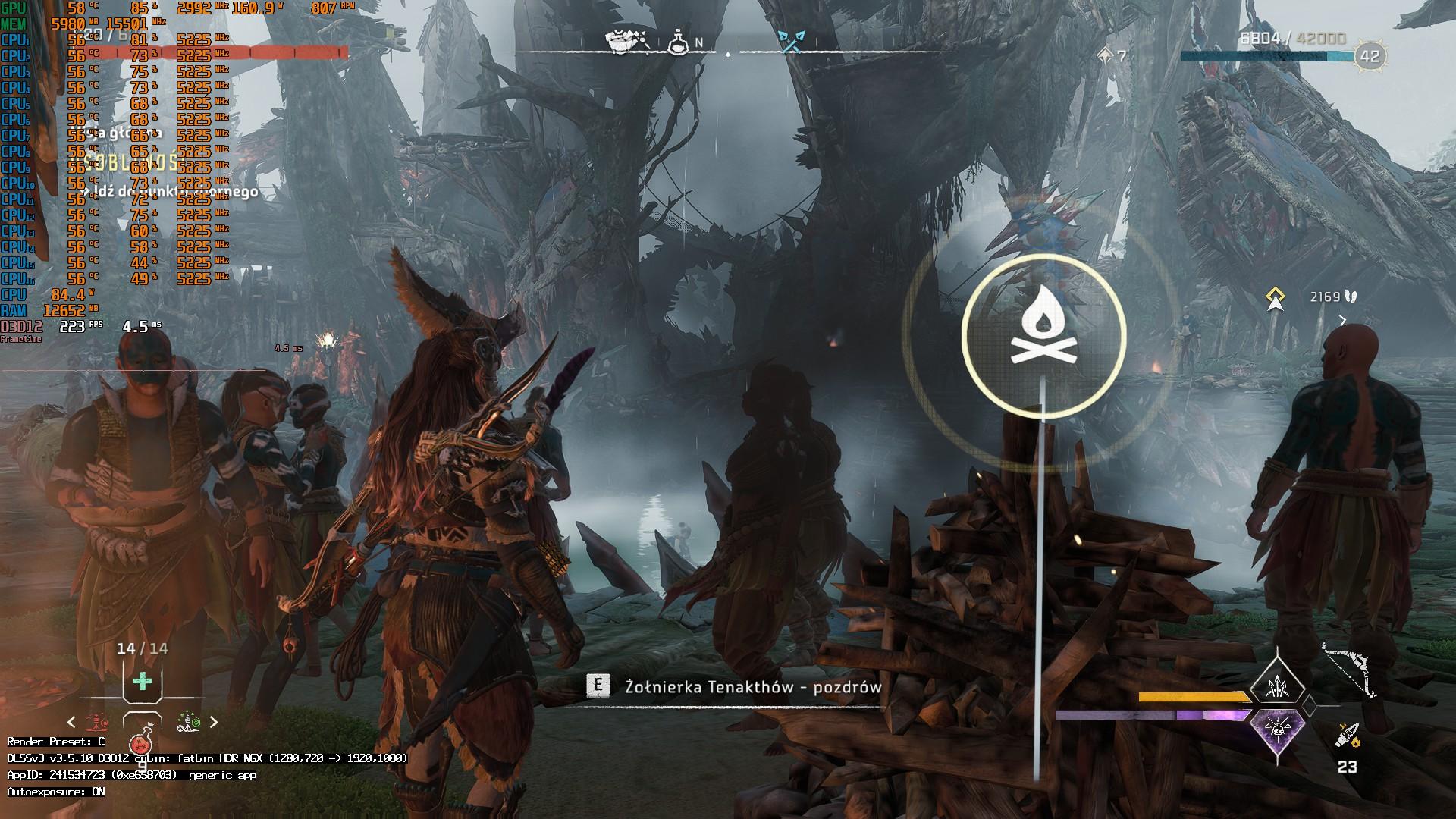The width and height of the screenshot is (1456, 819).
Task: Choose the green-and-white trap tool icon
Action: click(x=188, y=722)
